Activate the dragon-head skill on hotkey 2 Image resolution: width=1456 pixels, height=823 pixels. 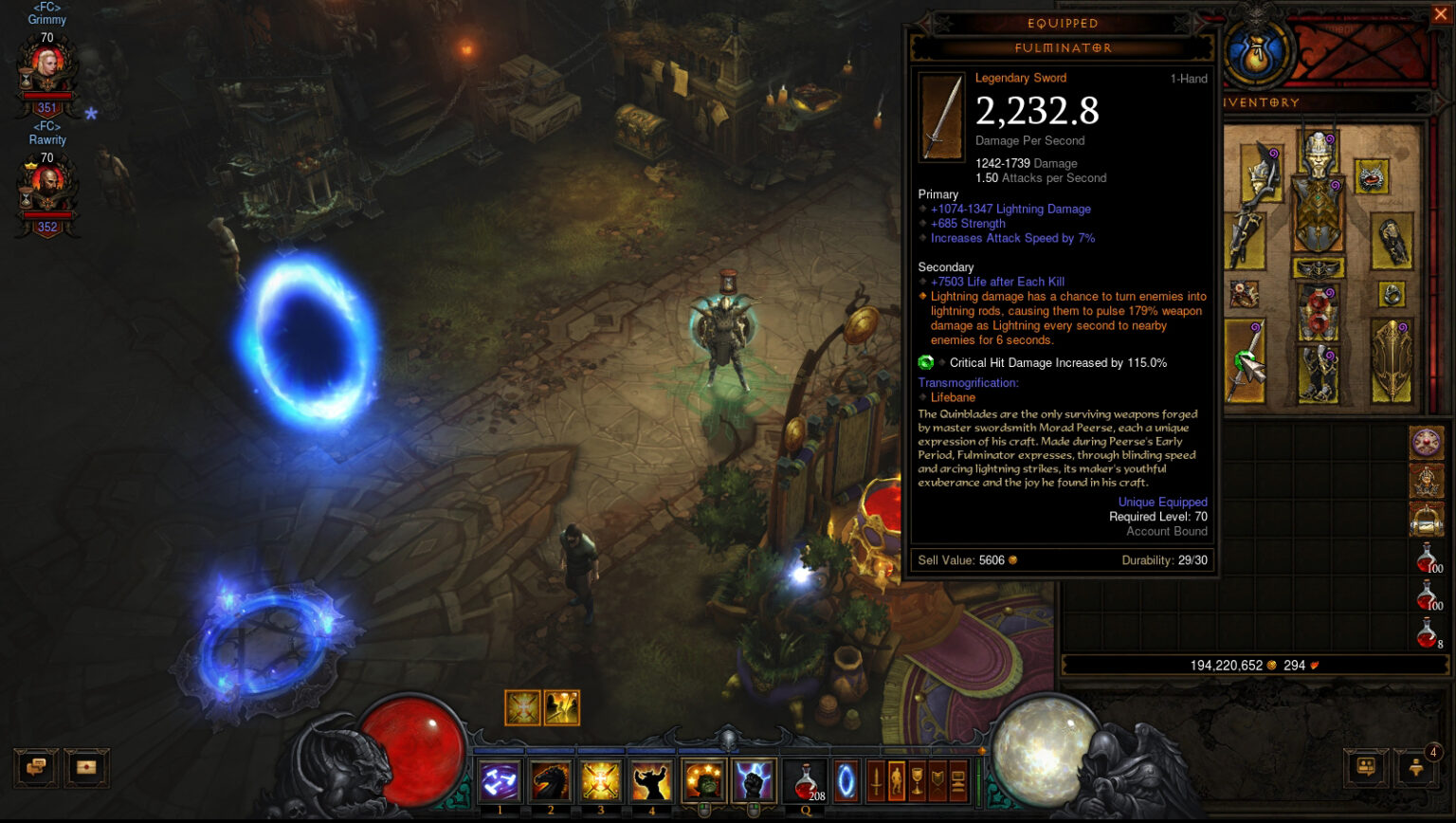pos(550,779)
